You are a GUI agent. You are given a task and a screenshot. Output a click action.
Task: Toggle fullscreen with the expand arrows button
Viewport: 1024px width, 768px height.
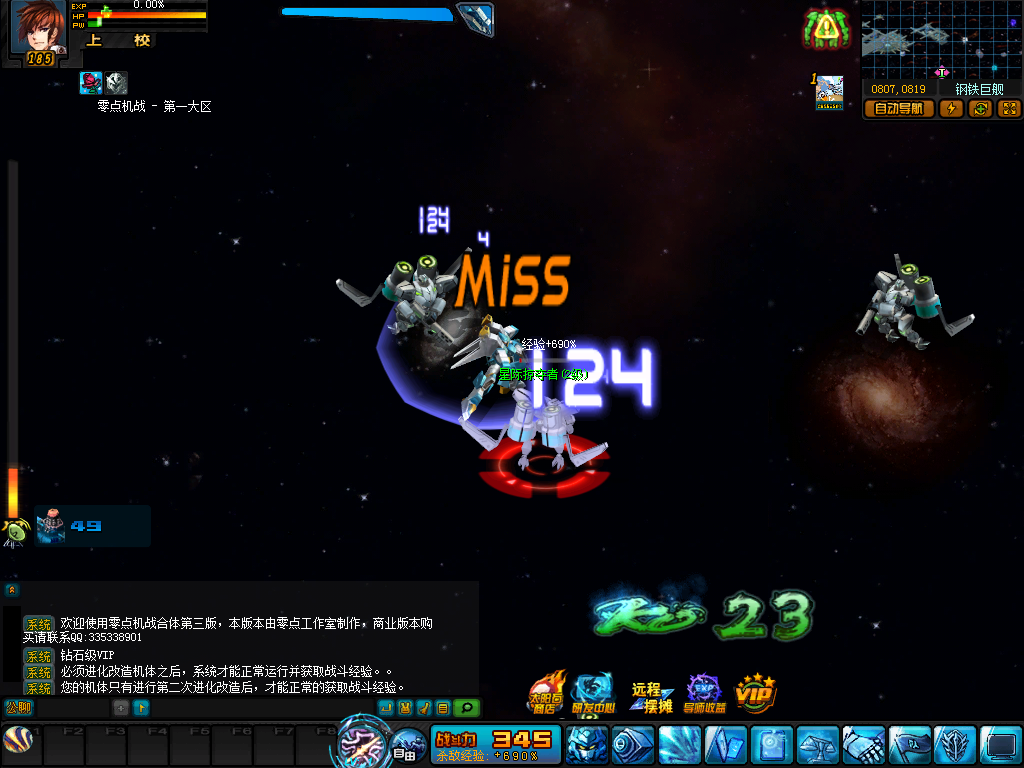click(x=1009, y=109)
